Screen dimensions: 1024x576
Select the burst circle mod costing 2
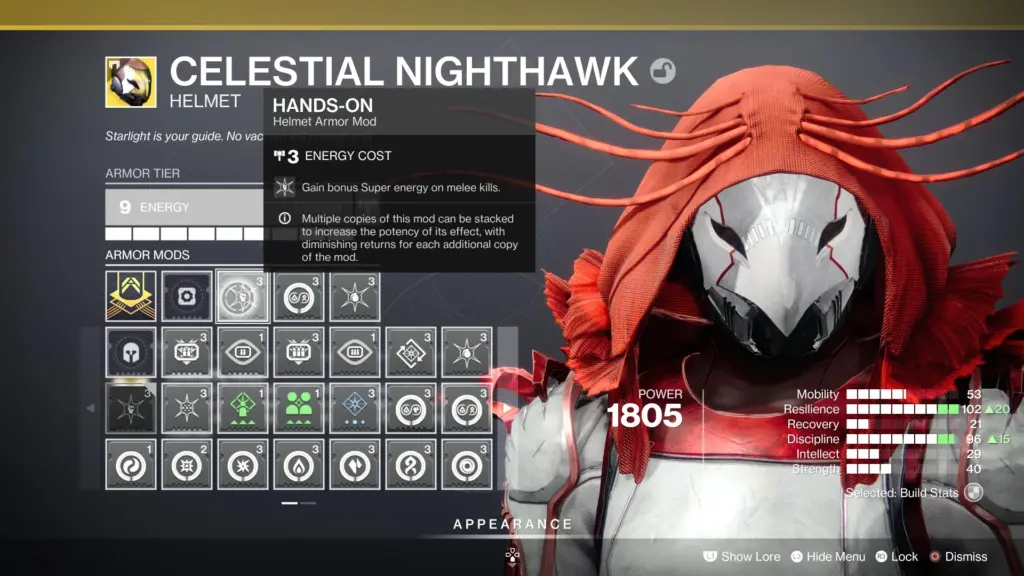tap(186, 464)
